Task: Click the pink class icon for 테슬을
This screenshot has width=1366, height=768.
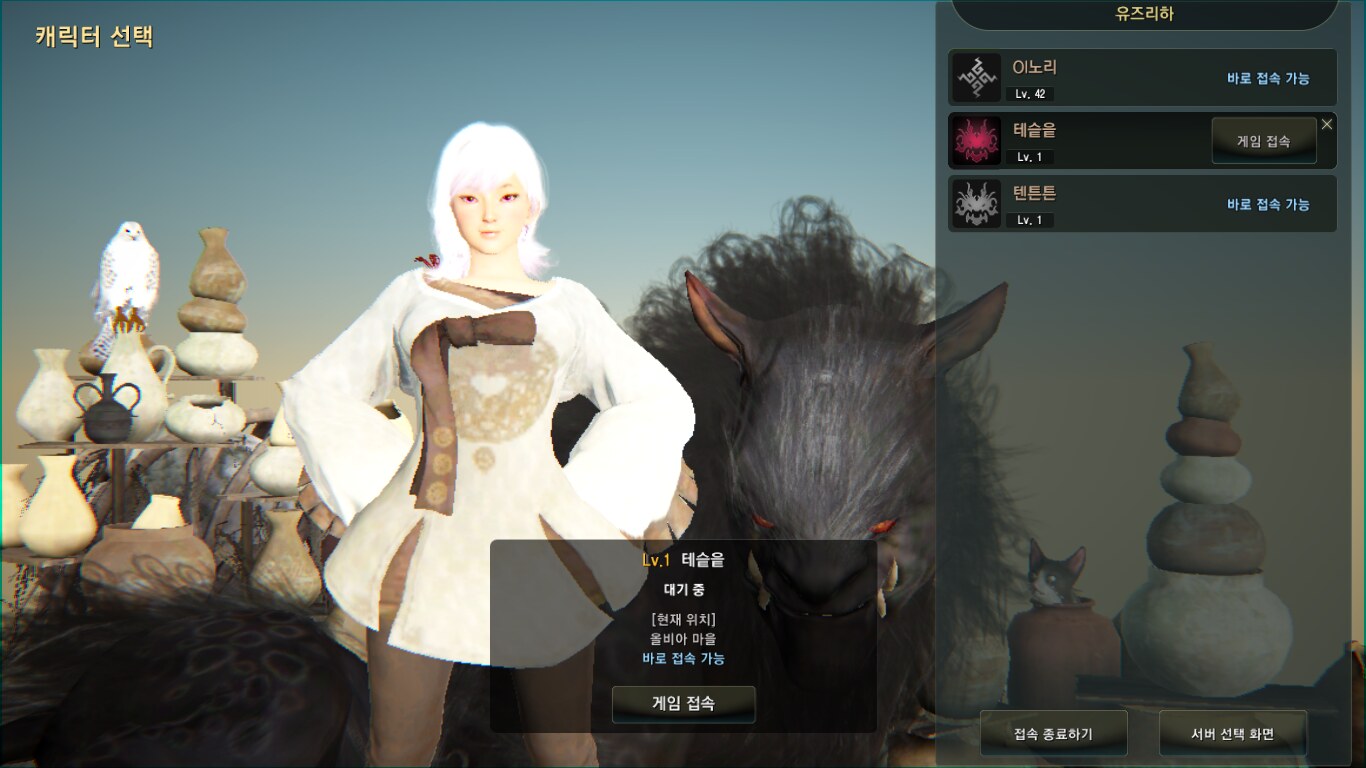Action: pos(976,141)
